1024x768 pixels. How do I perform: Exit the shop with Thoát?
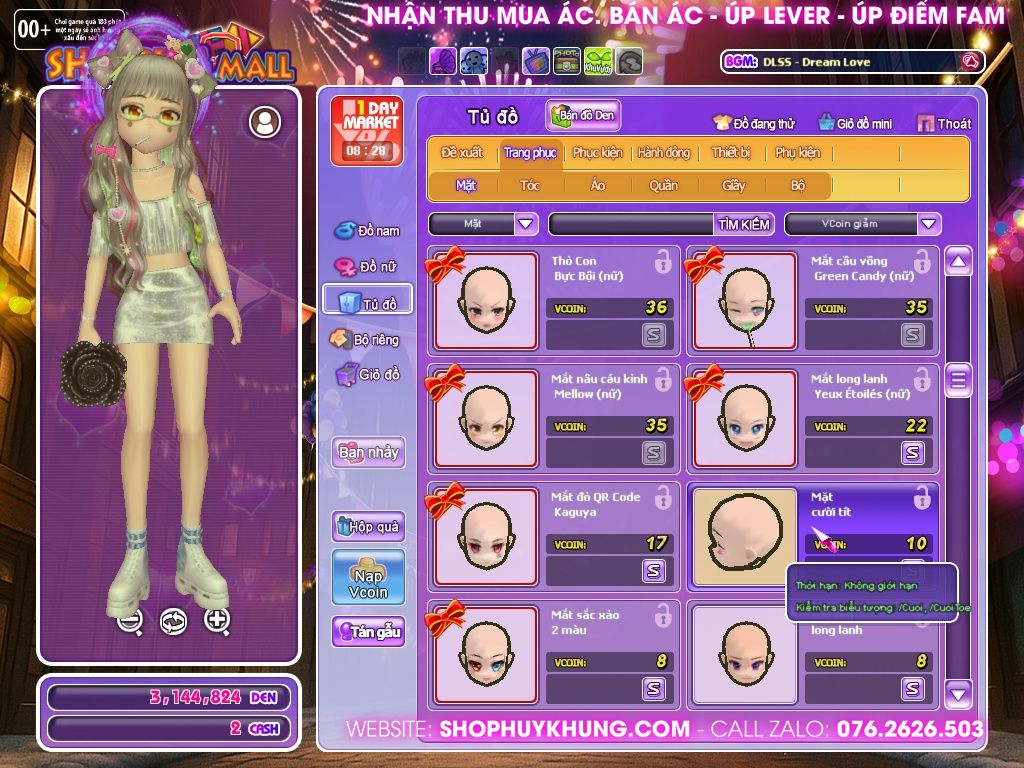click(x=943, y=123)
